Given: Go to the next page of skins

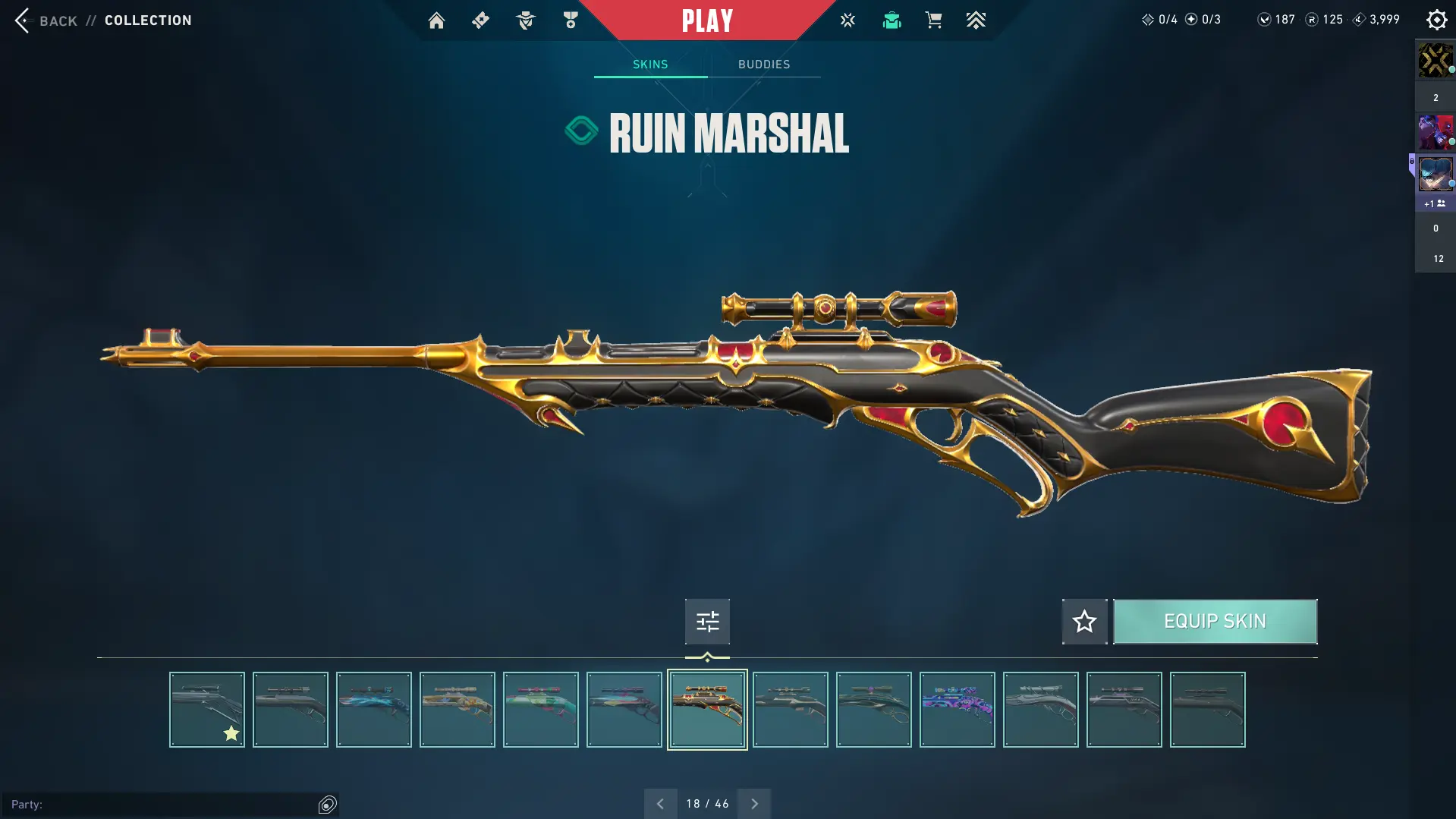Looking at the screenshot, I should click(x=754, y=804).
